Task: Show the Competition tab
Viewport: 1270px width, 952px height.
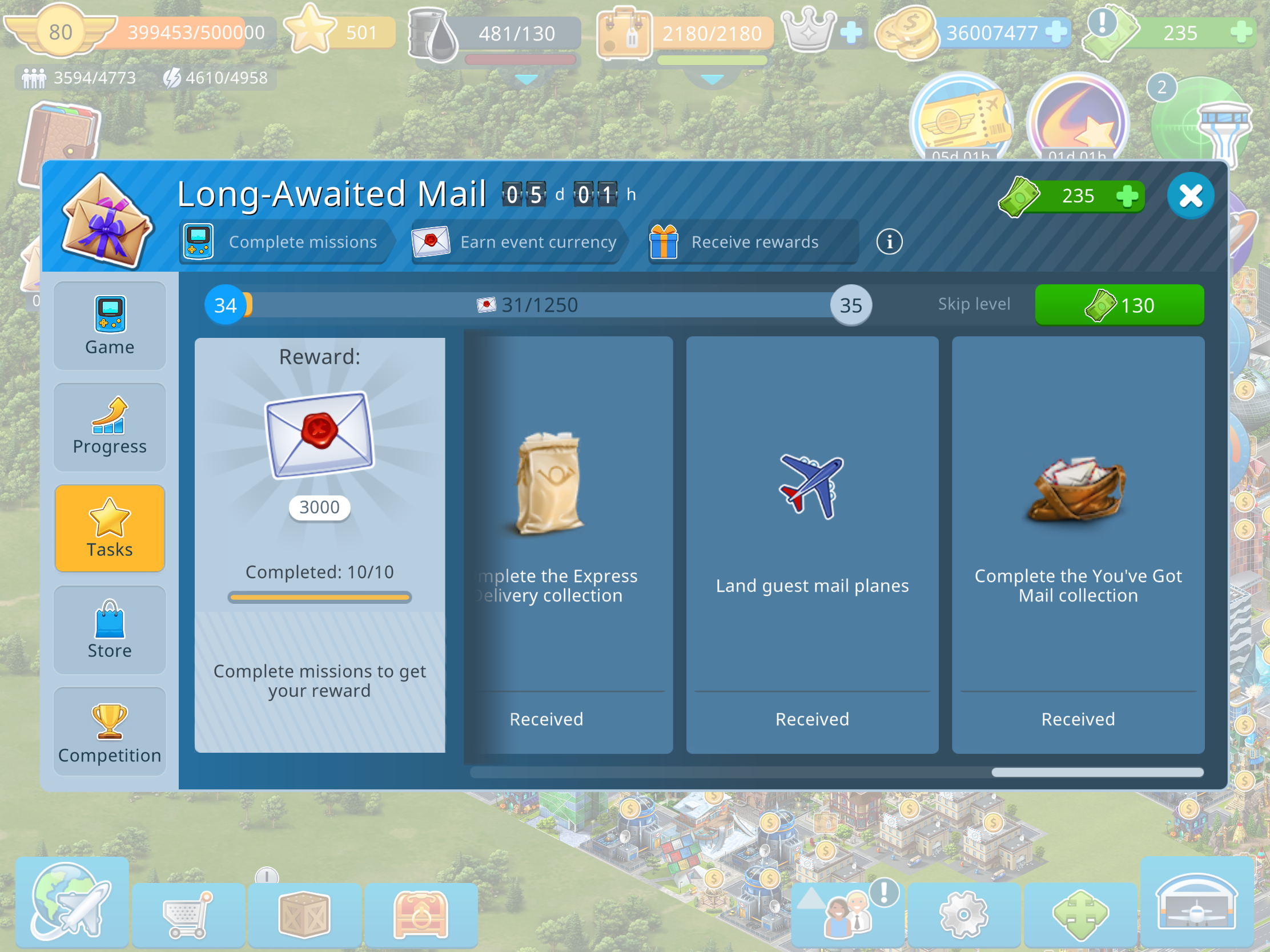Action: click(109, 732)
